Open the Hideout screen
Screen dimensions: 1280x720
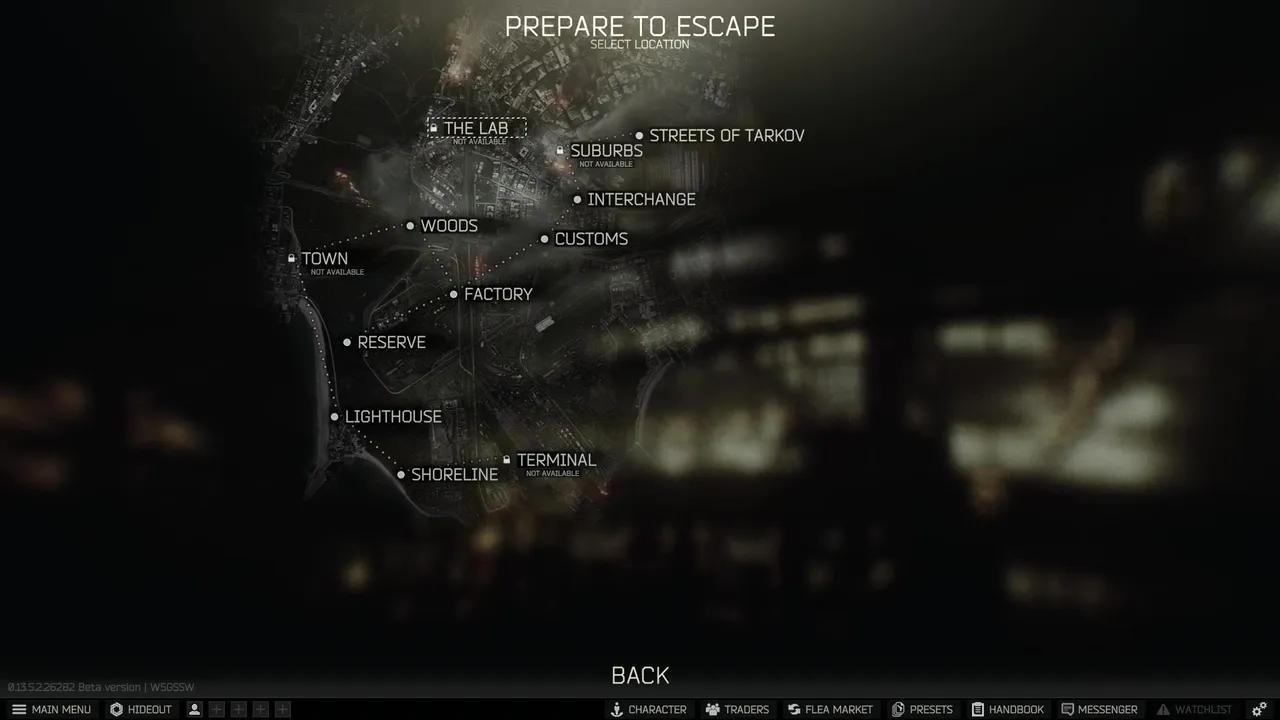[x=141, y=709]
